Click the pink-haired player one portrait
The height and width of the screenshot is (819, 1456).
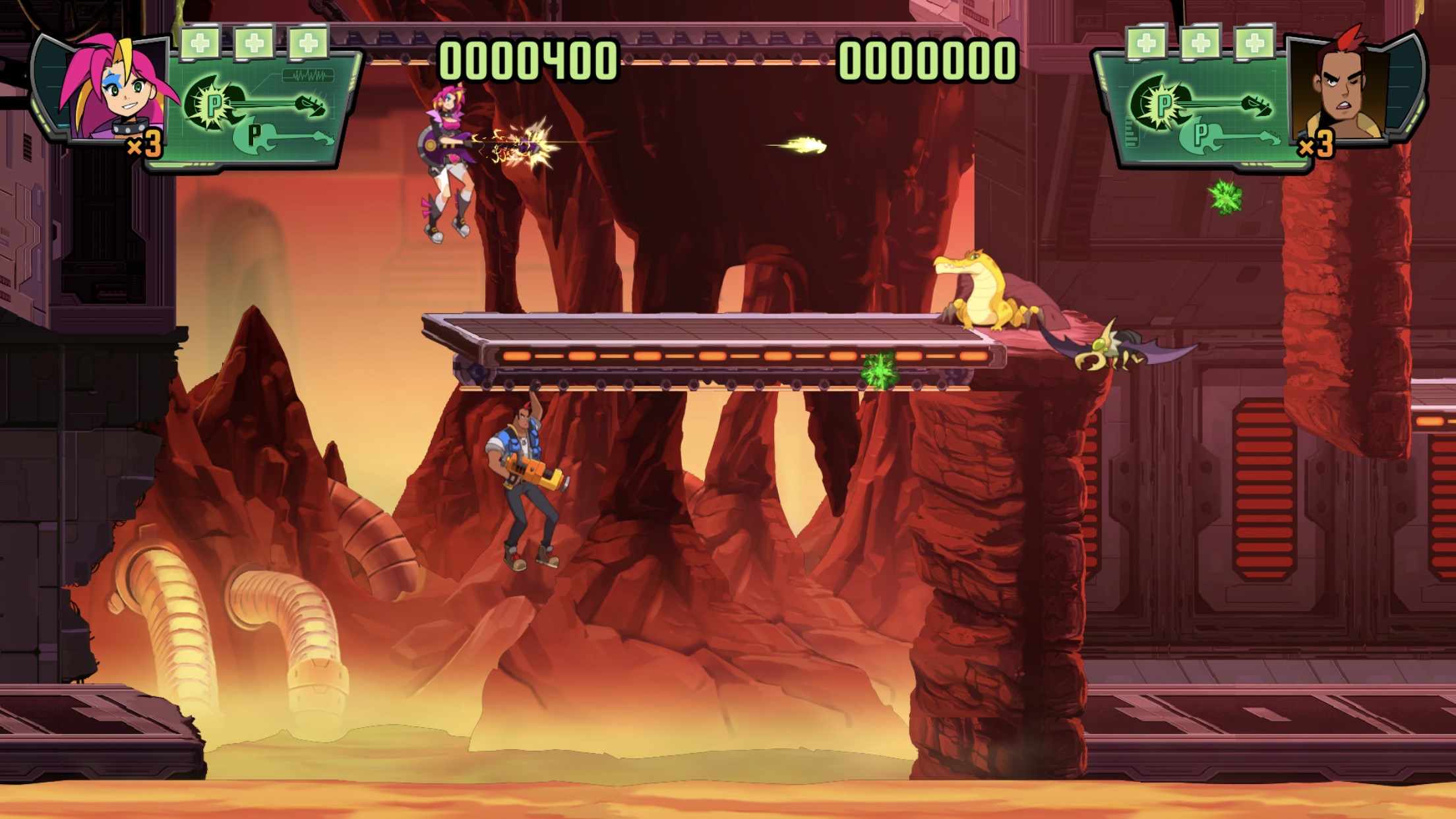[x=115, y=89]
